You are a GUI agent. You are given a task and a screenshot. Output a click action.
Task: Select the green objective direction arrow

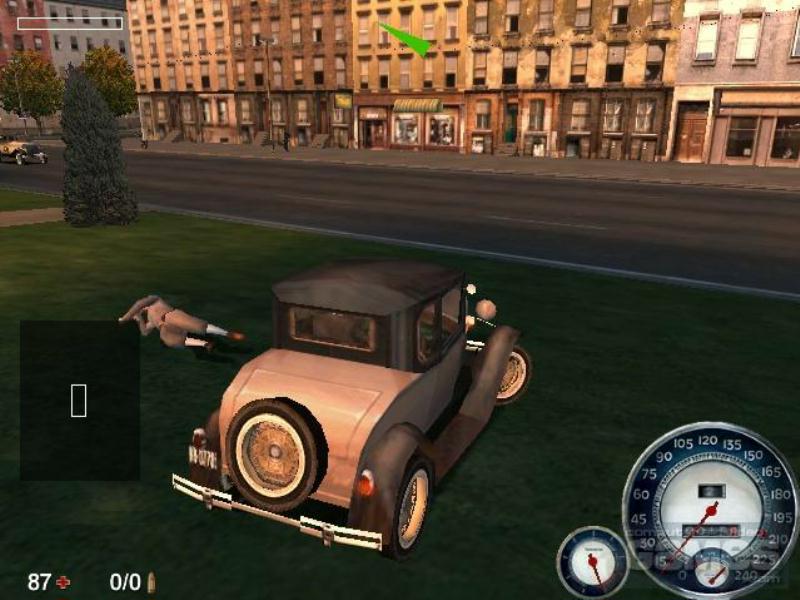point(406,39)
